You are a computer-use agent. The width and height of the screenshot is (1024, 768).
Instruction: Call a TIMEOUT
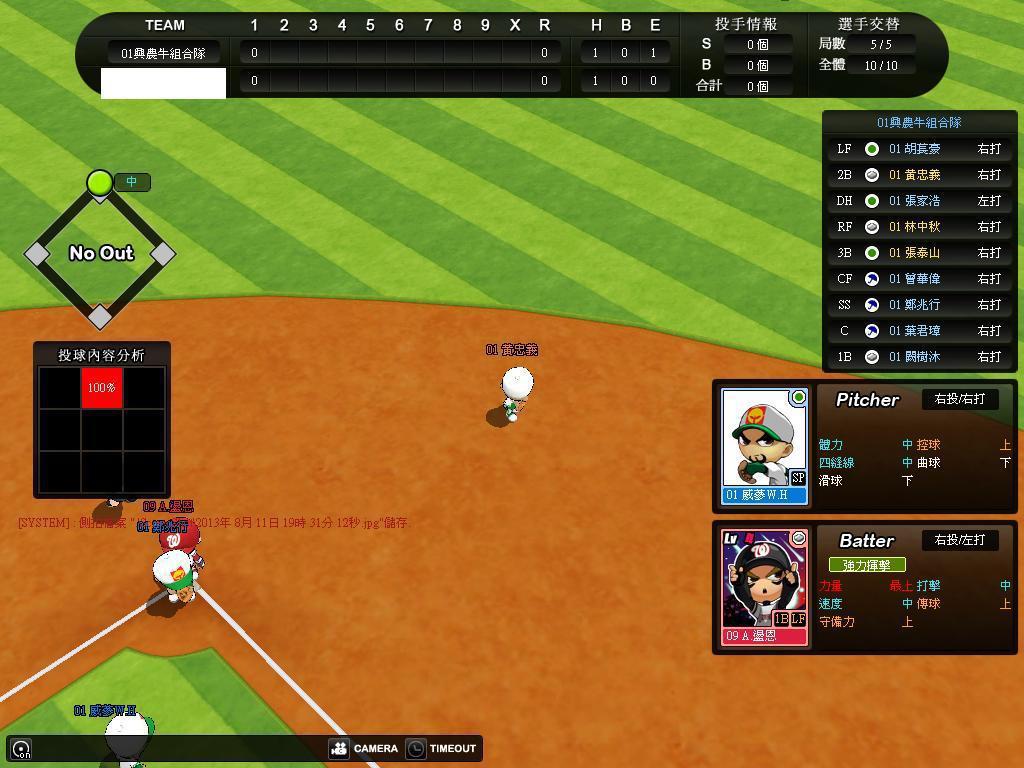tap(441, 748)
